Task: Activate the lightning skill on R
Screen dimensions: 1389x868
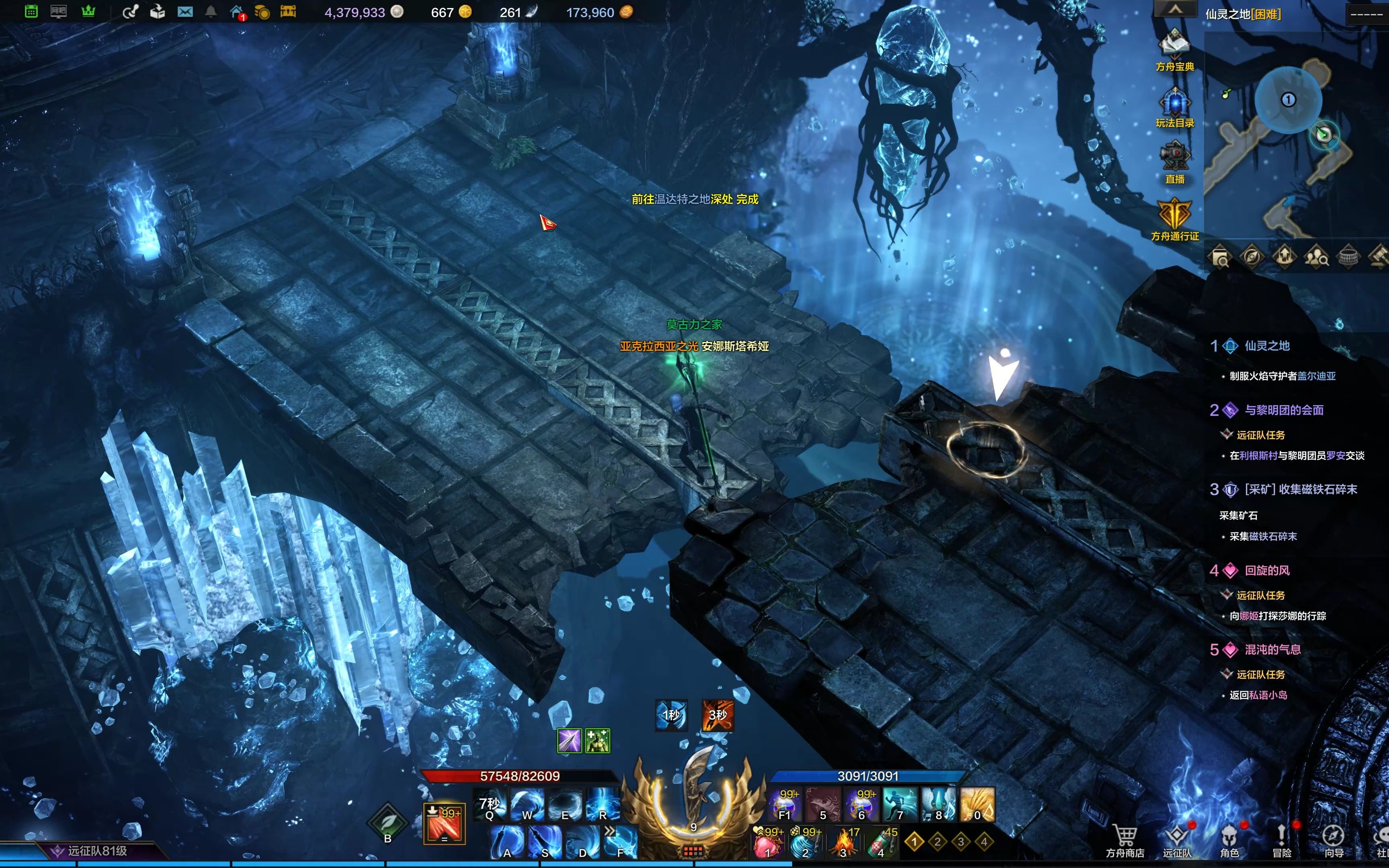Action: click(x=602, y=804)
